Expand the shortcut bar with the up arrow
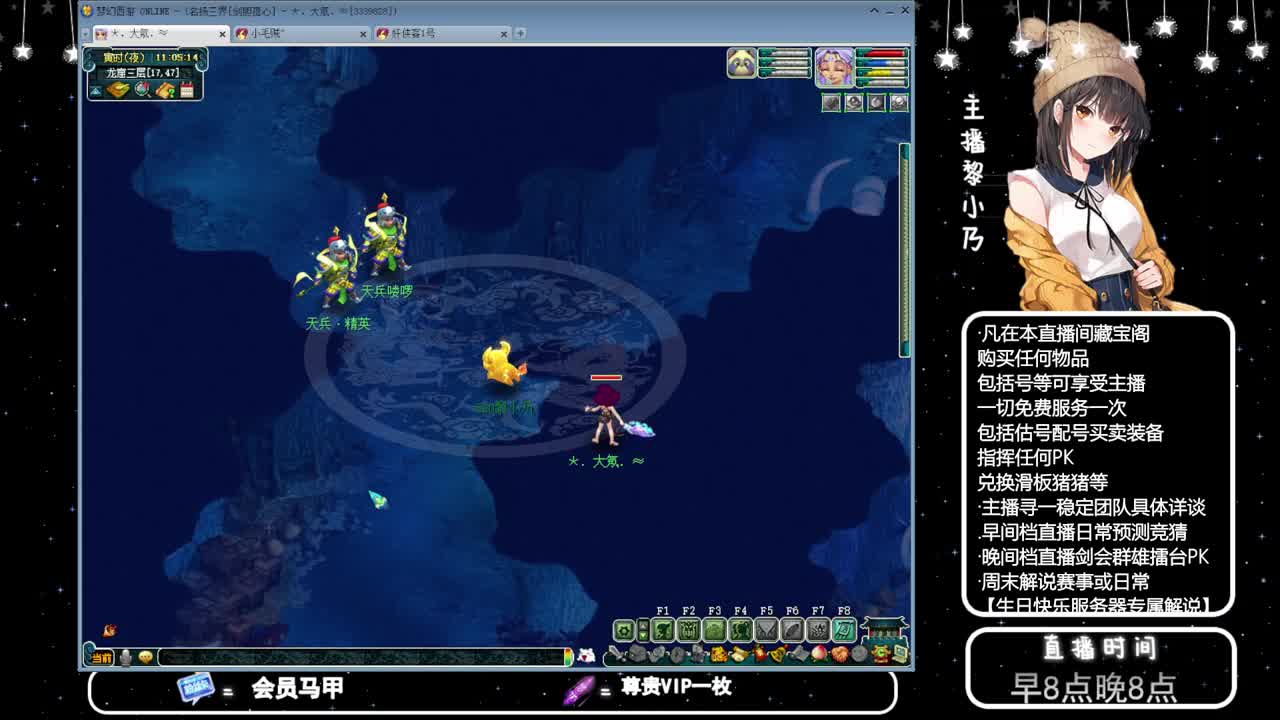 (x=643, y=625)
